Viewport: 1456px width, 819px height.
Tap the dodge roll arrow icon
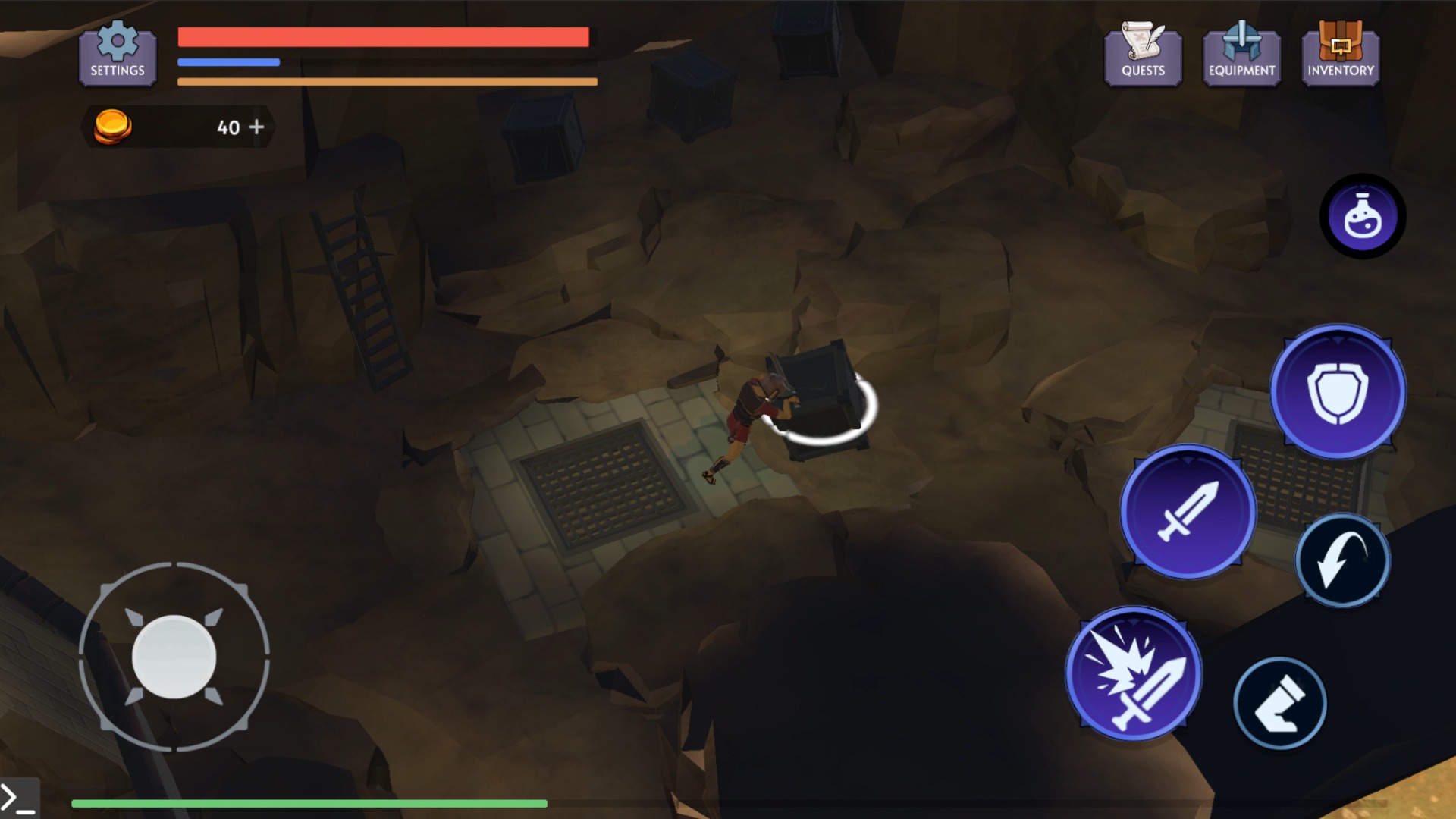click(1343, 559)
